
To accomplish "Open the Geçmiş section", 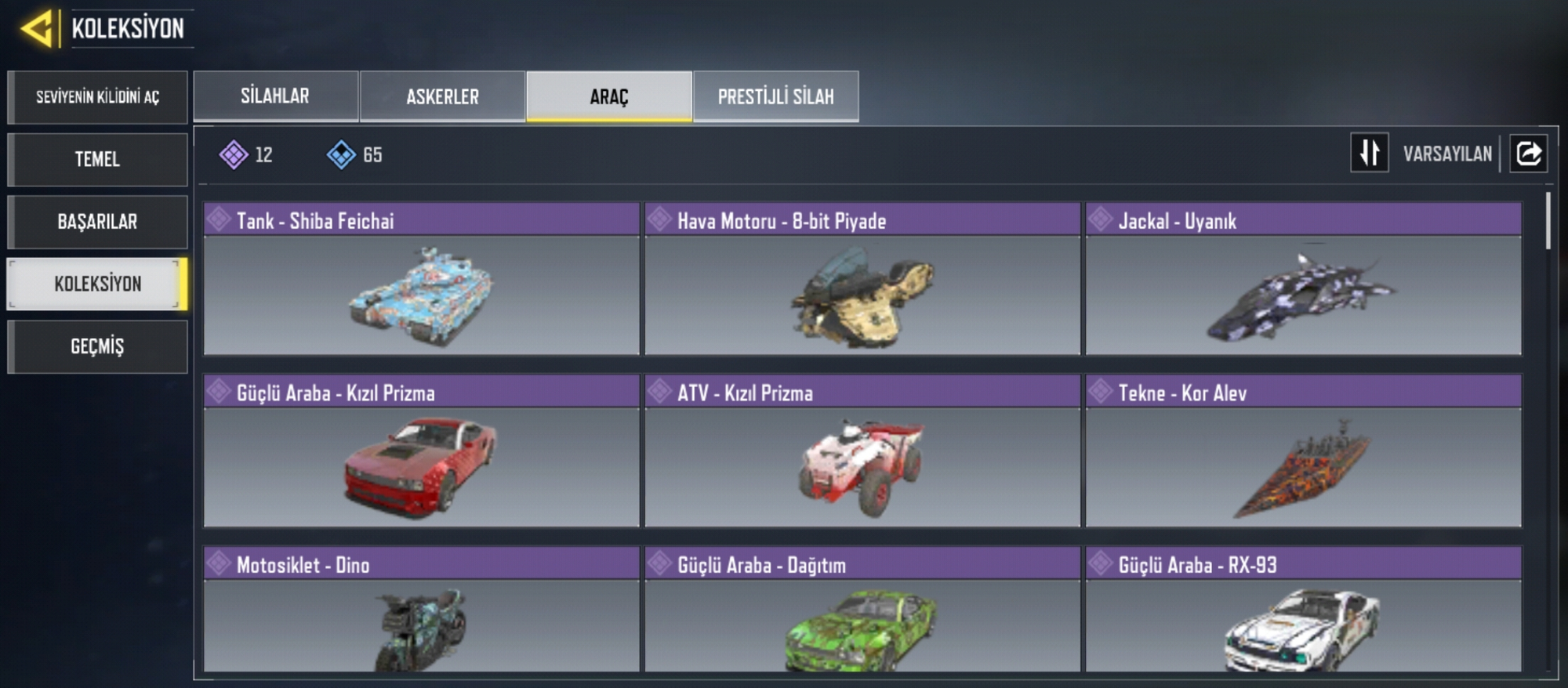I will 97,346.
